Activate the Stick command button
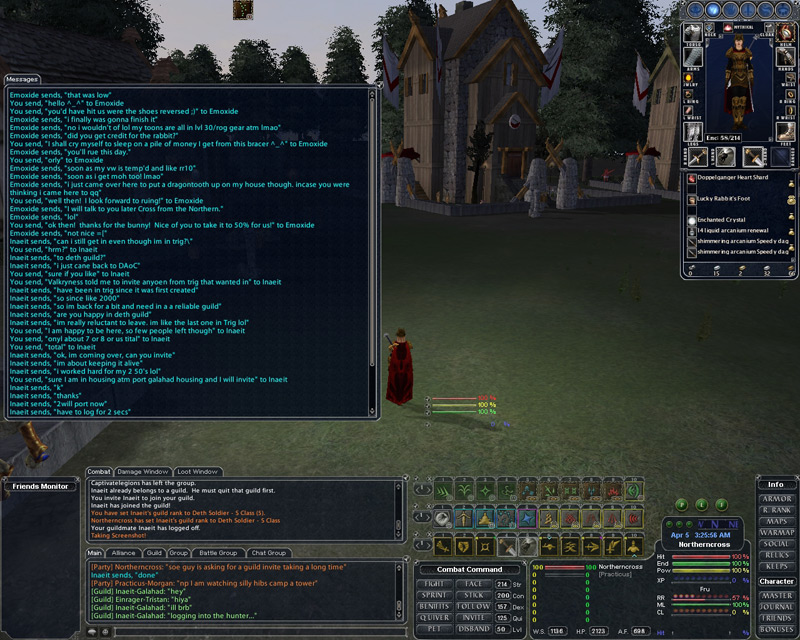 (474, 594)
